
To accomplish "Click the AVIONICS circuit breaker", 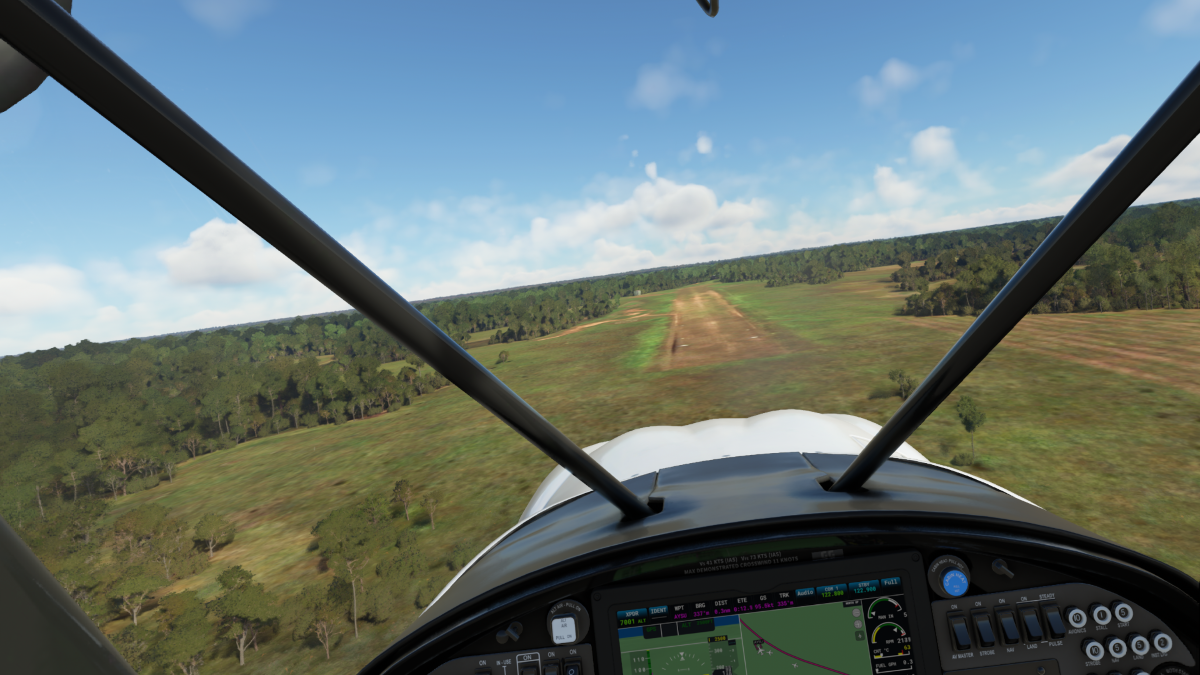I will click(x=1076, y=618).
